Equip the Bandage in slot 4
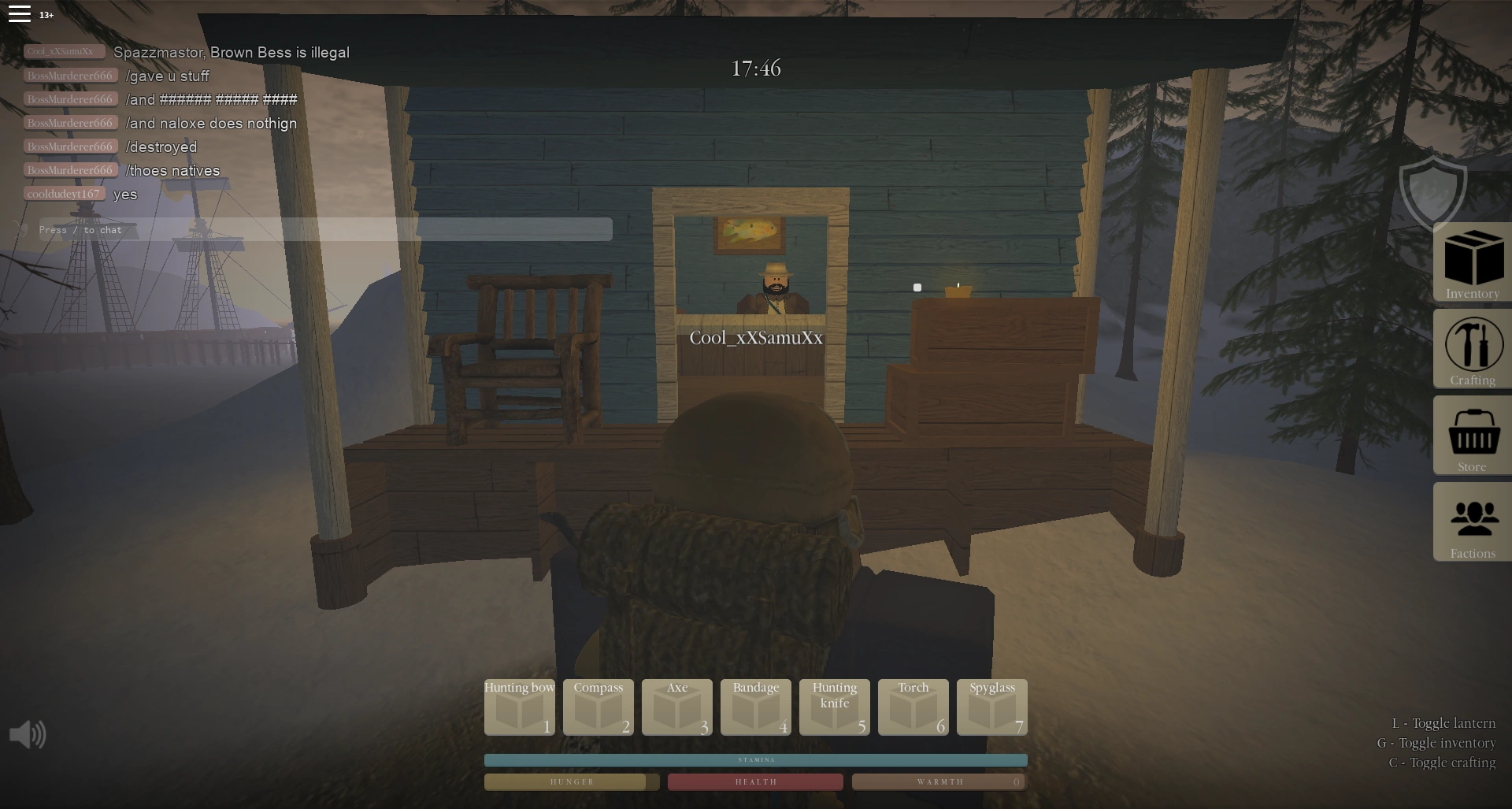 click(x=755, y=707)
